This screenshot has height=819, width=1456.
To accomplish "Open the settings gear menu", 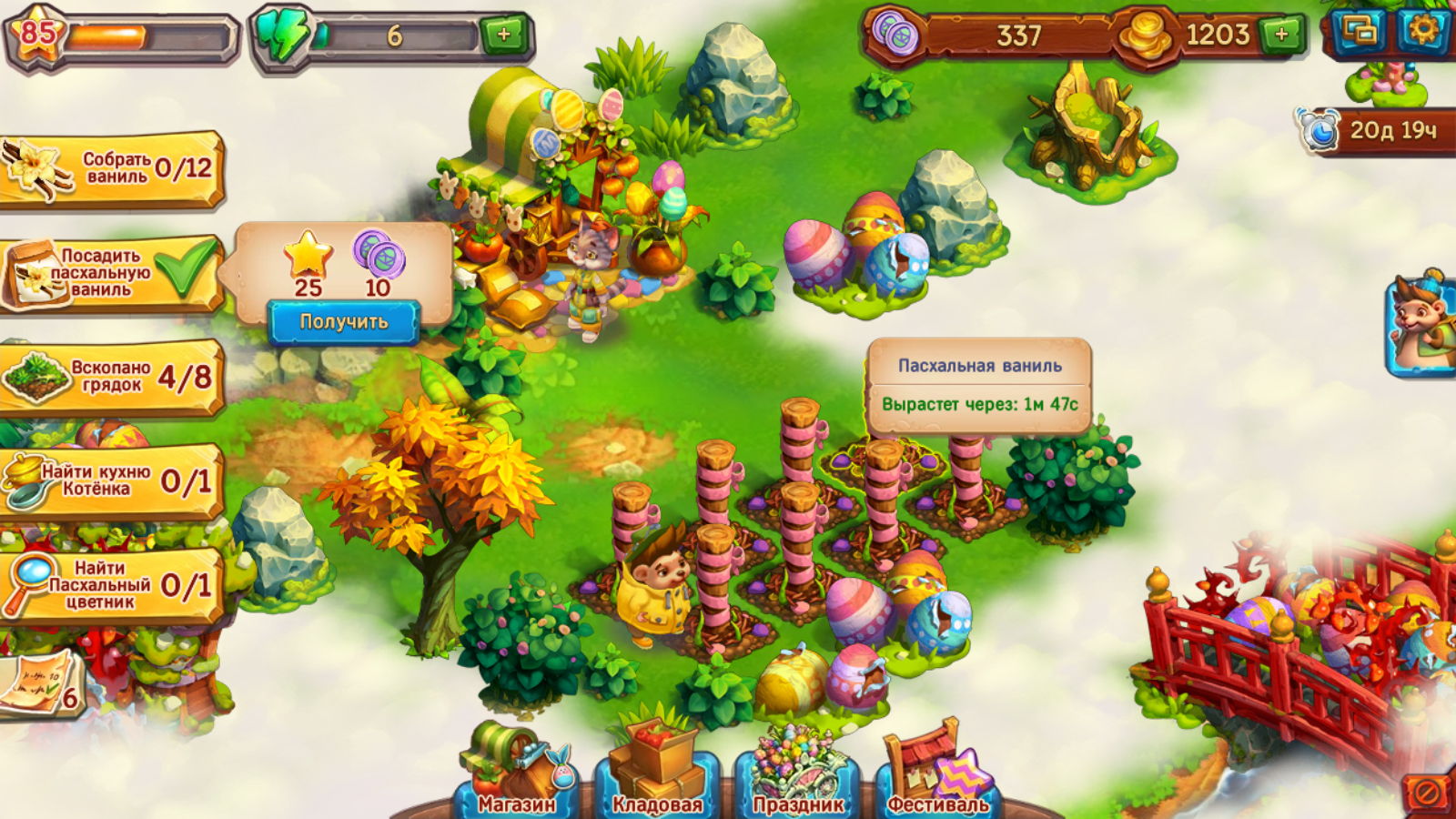I will [1423, 31].
